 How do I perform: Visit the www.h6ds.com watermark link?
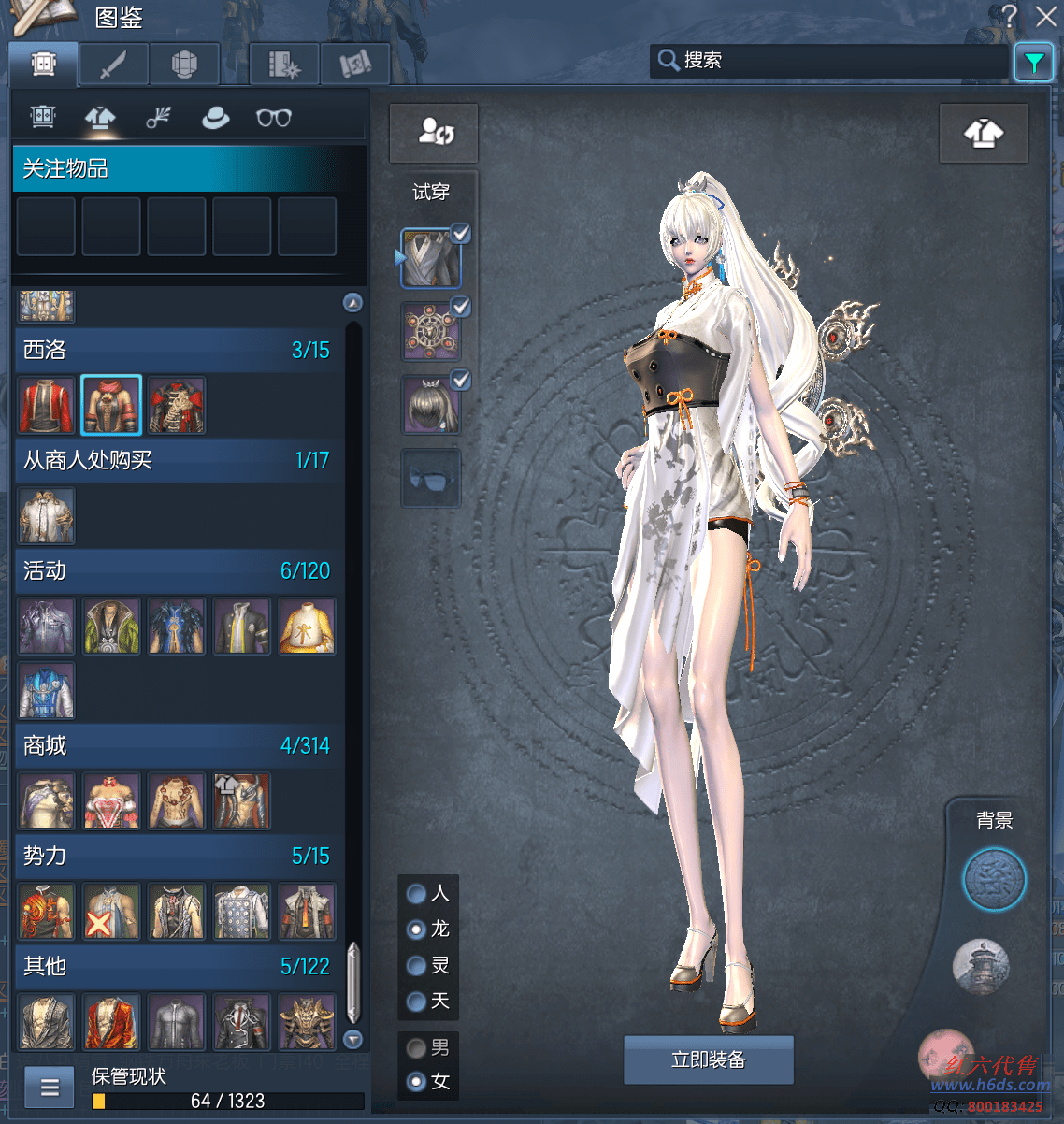point(989,1086)
